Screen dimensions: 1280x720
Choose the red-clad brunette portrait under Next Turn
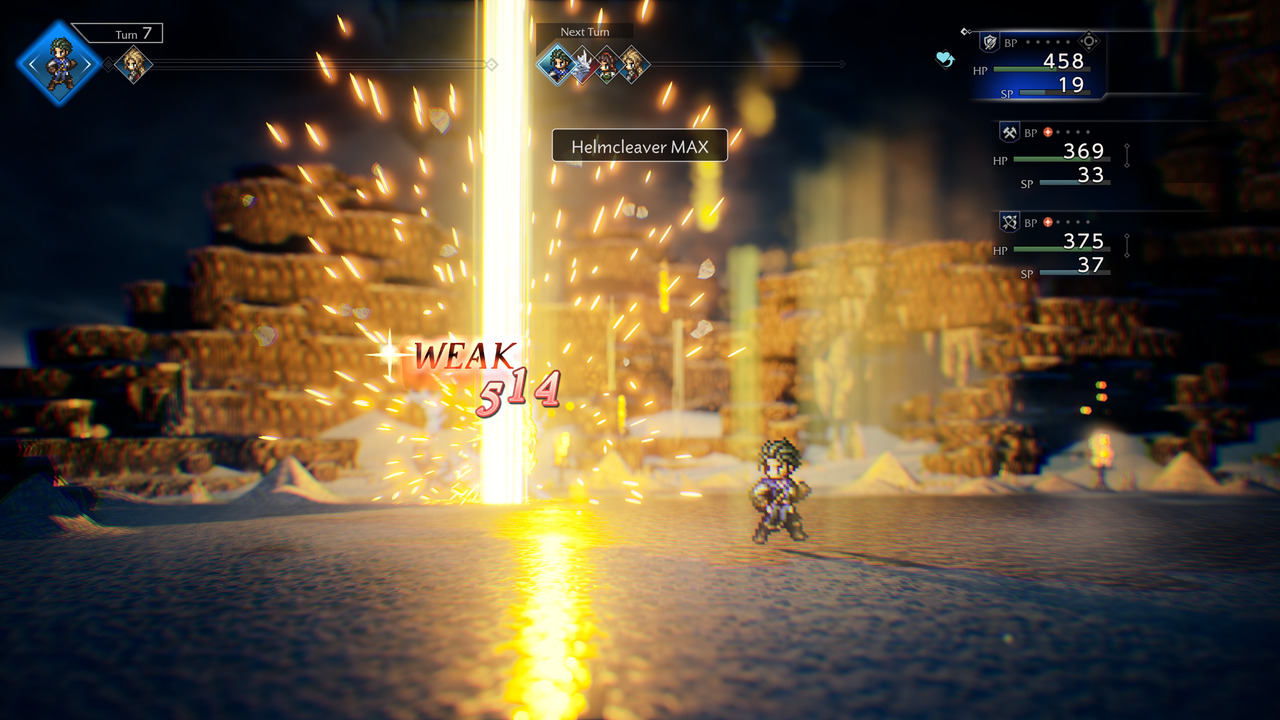[x=607, y=65]
